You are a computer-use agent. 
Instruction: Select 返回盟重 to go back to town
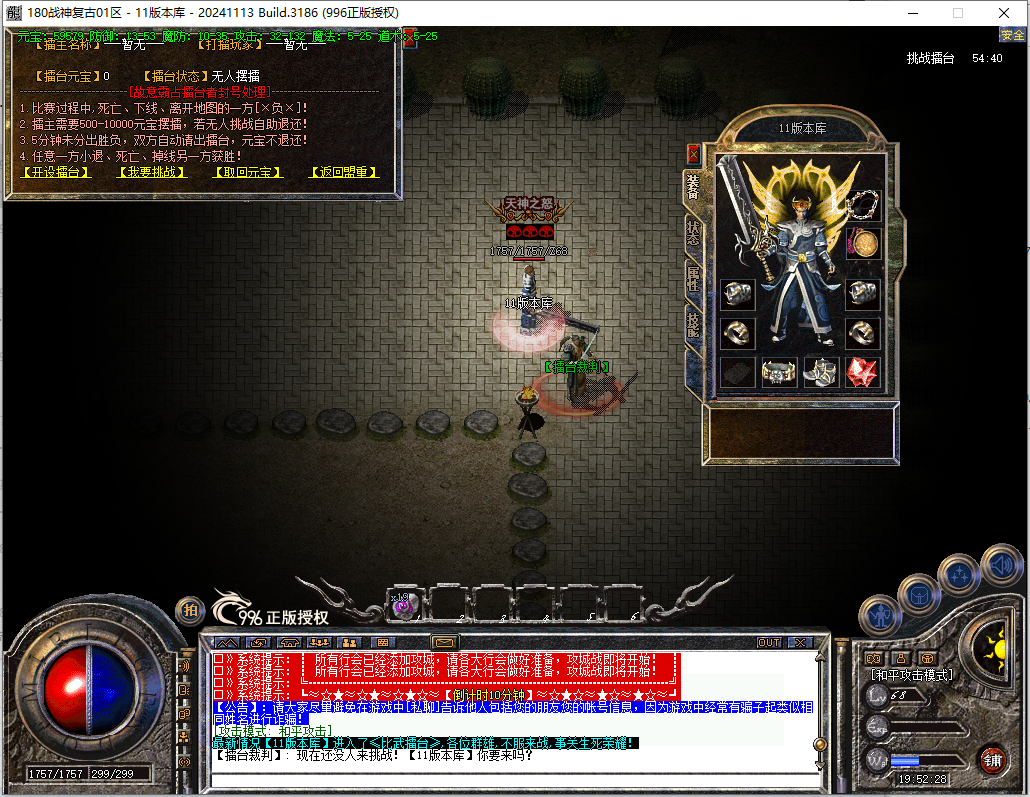point(344,172)
